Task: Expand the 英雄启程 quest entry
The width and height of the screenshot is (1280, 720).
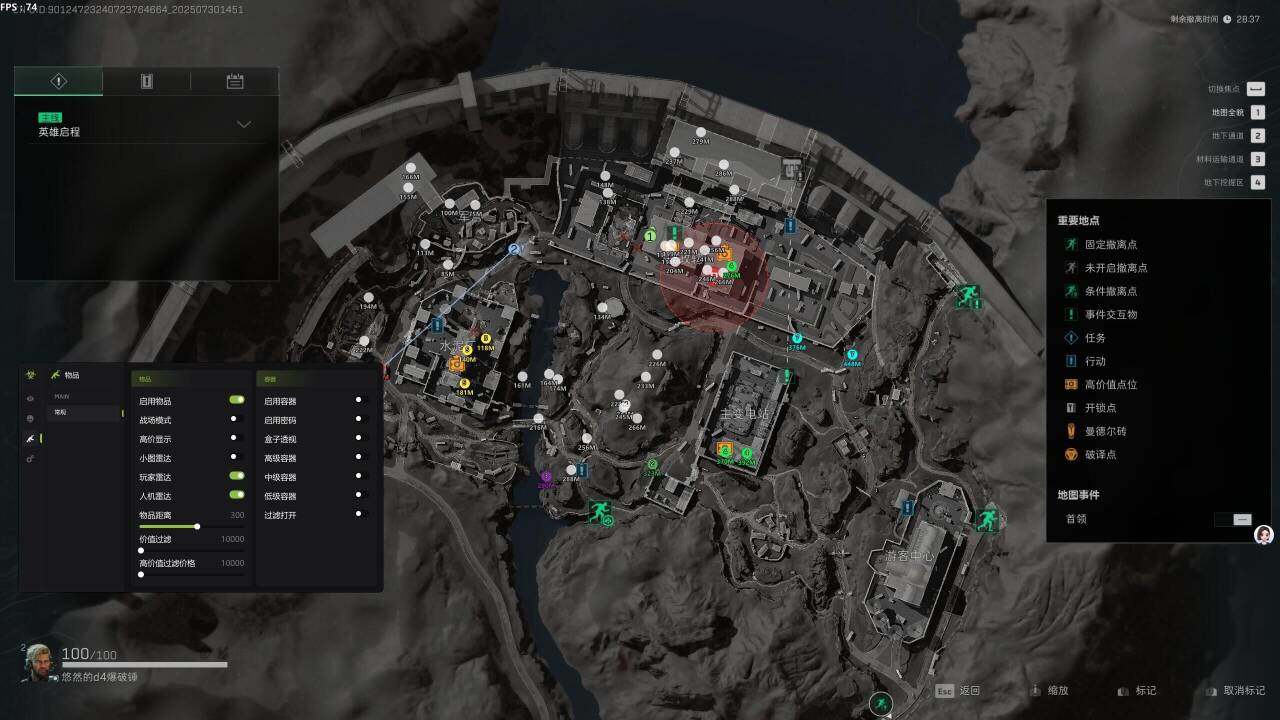Action: pos(243,125)
